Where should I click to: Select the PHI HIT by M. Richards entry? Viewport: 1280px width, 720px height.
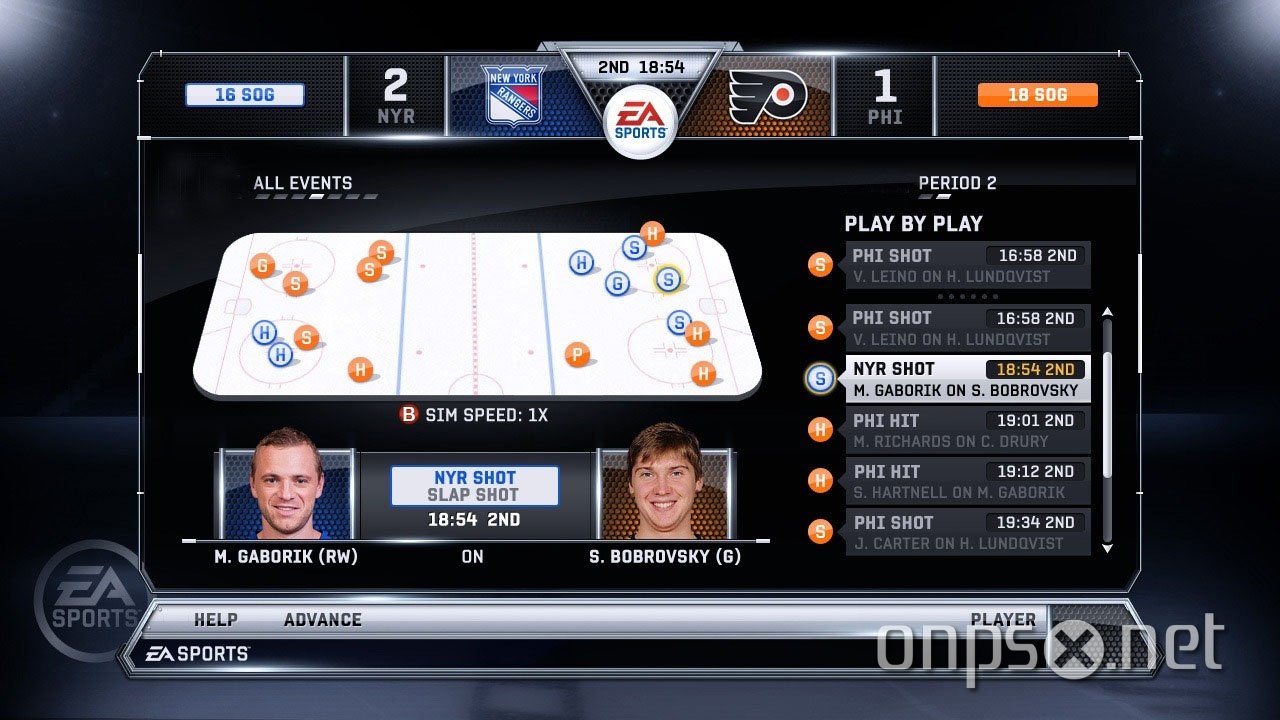click(x=965, y=430)
